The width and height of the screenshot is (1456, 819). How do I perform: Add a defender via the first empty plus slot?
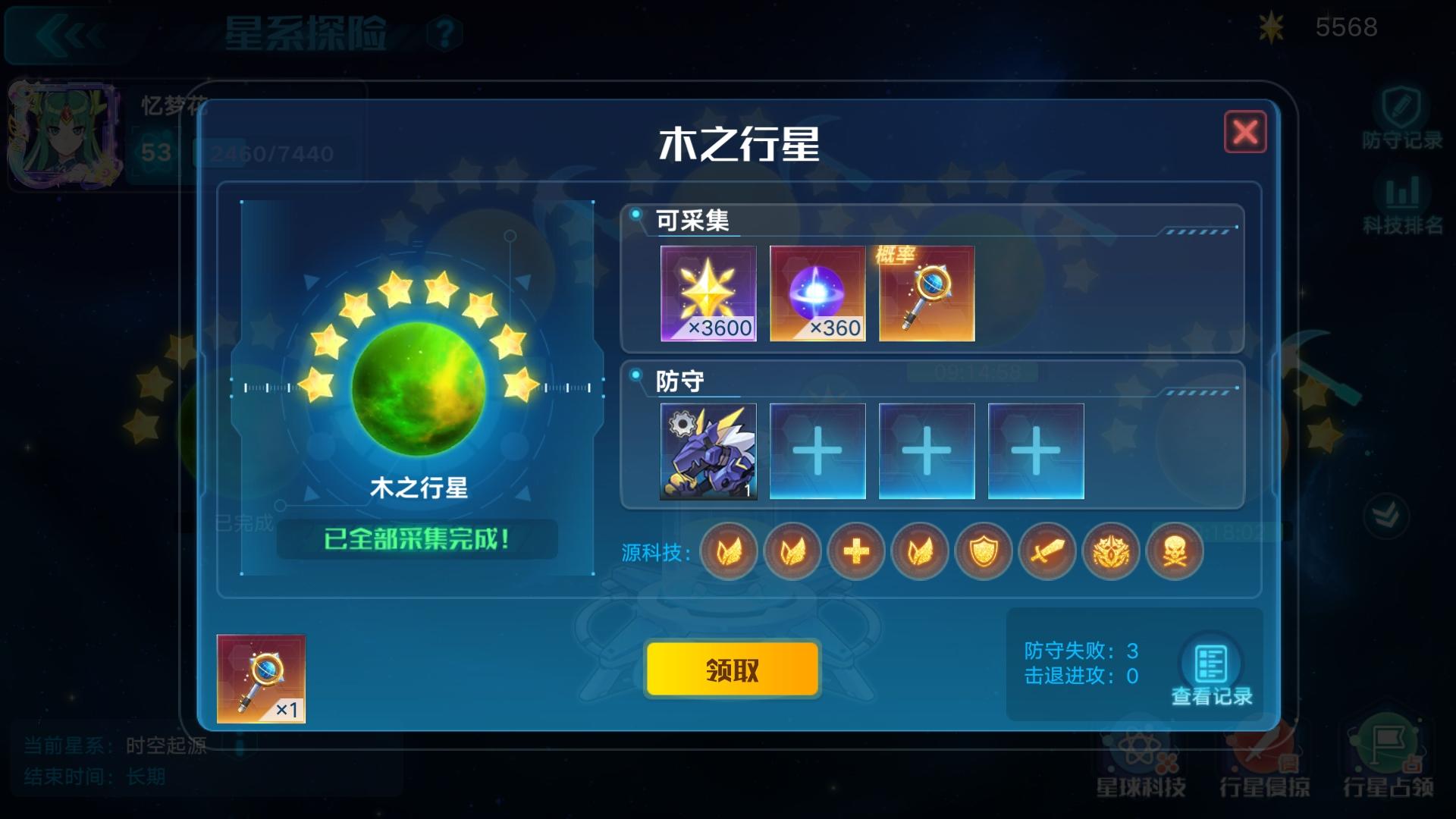(817, 450)
